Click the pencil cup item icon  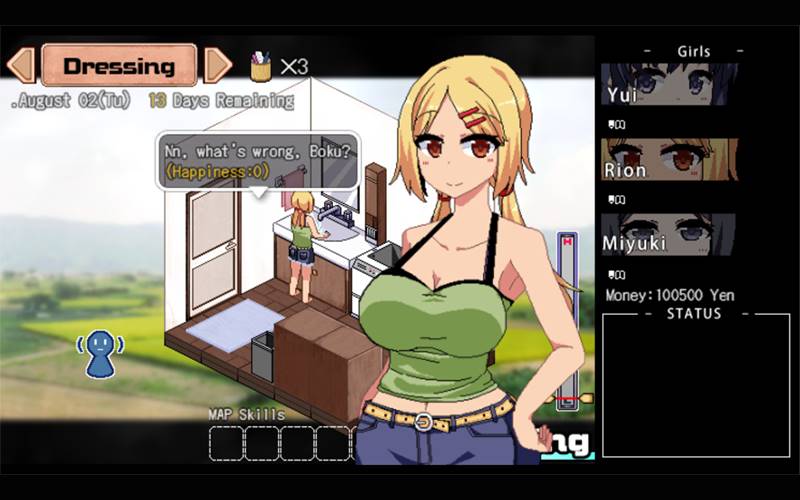pos(261,66)
